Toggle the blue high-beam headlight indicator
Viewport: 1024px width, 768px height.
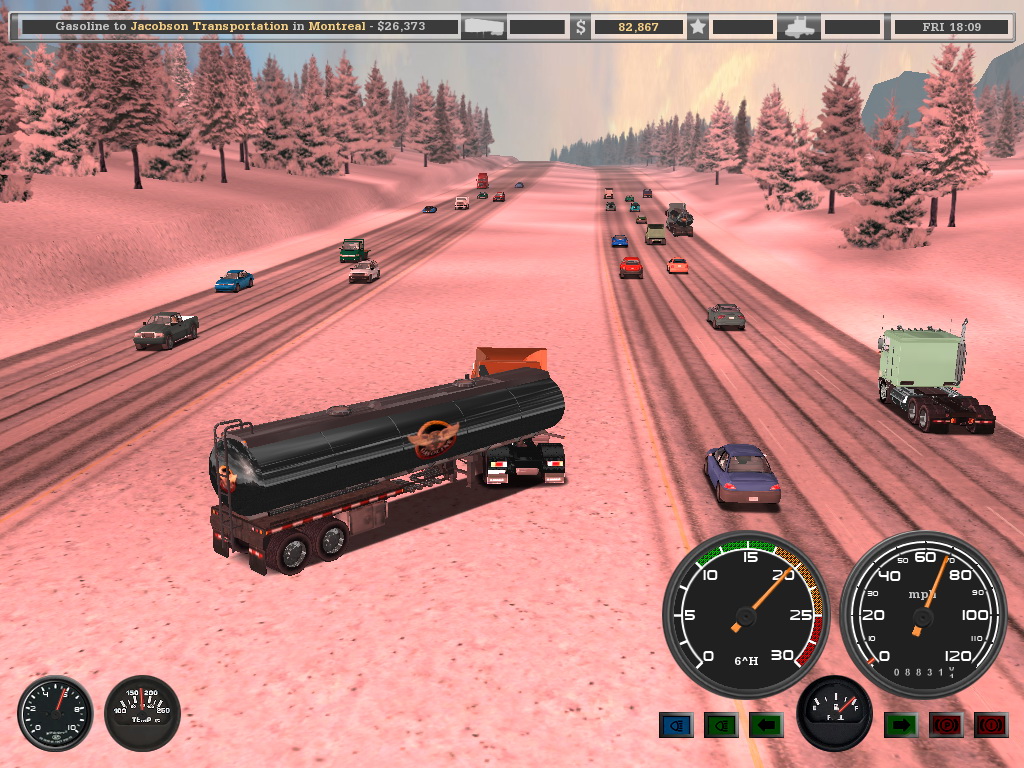(676, 725)
